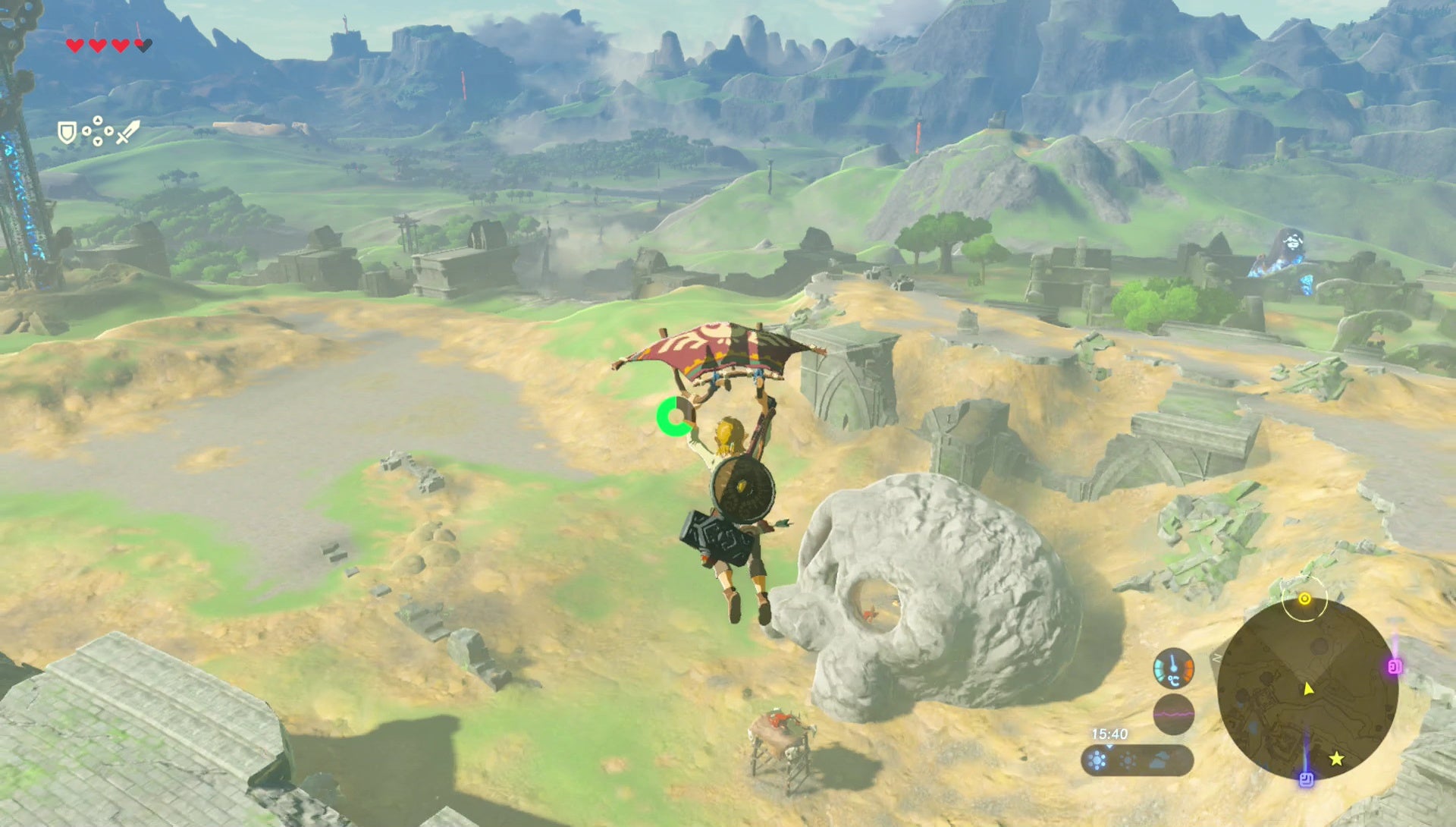This screenshot has height=827, width=1456.
Task: Click the pink temperature gauge ring segment
Action: pos(1187,668)
